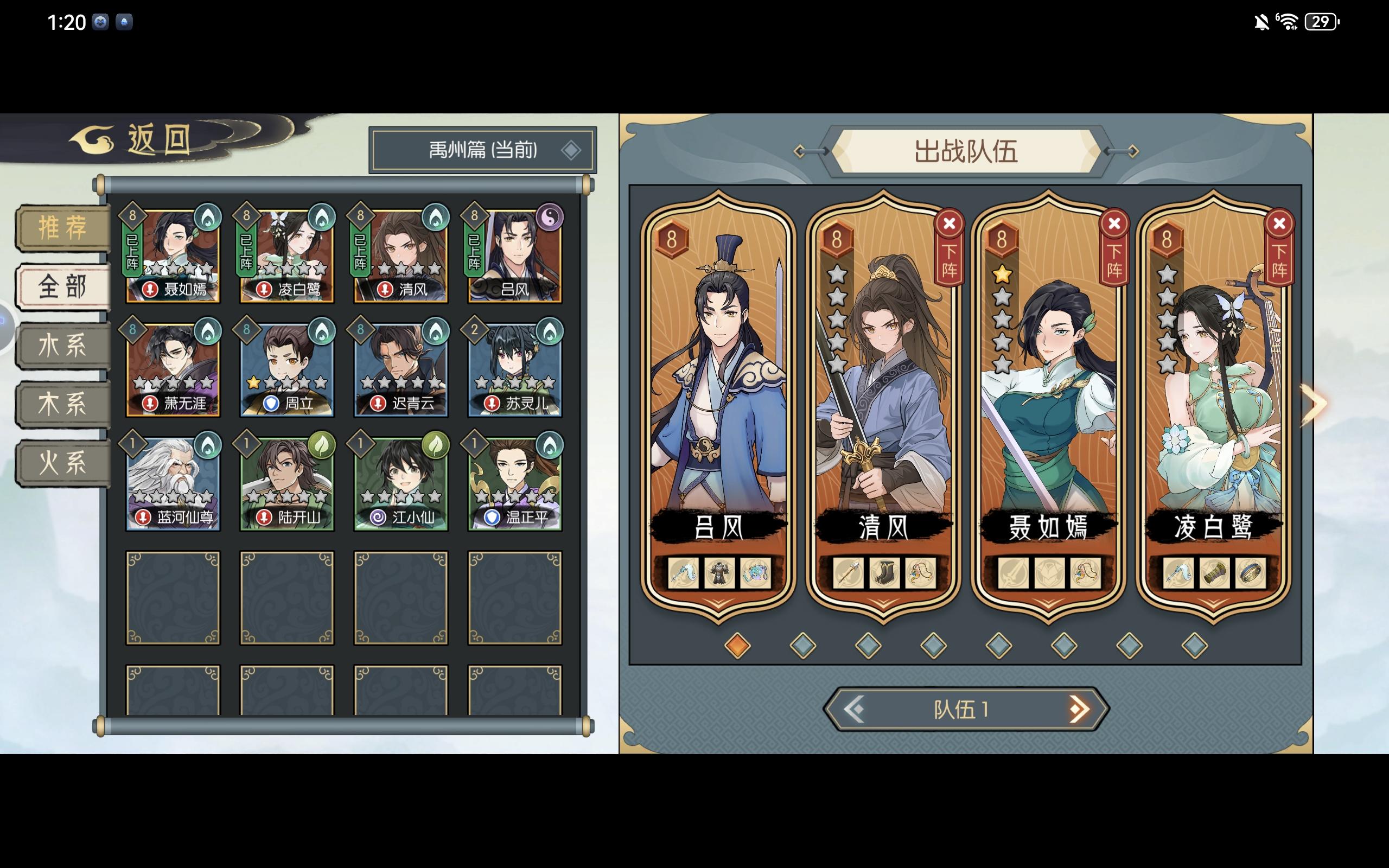Image resolution: width=1389 pixels, height=868 pixels.
Task: Select the 推荐 recommendation tab
Action: (63, 228)
